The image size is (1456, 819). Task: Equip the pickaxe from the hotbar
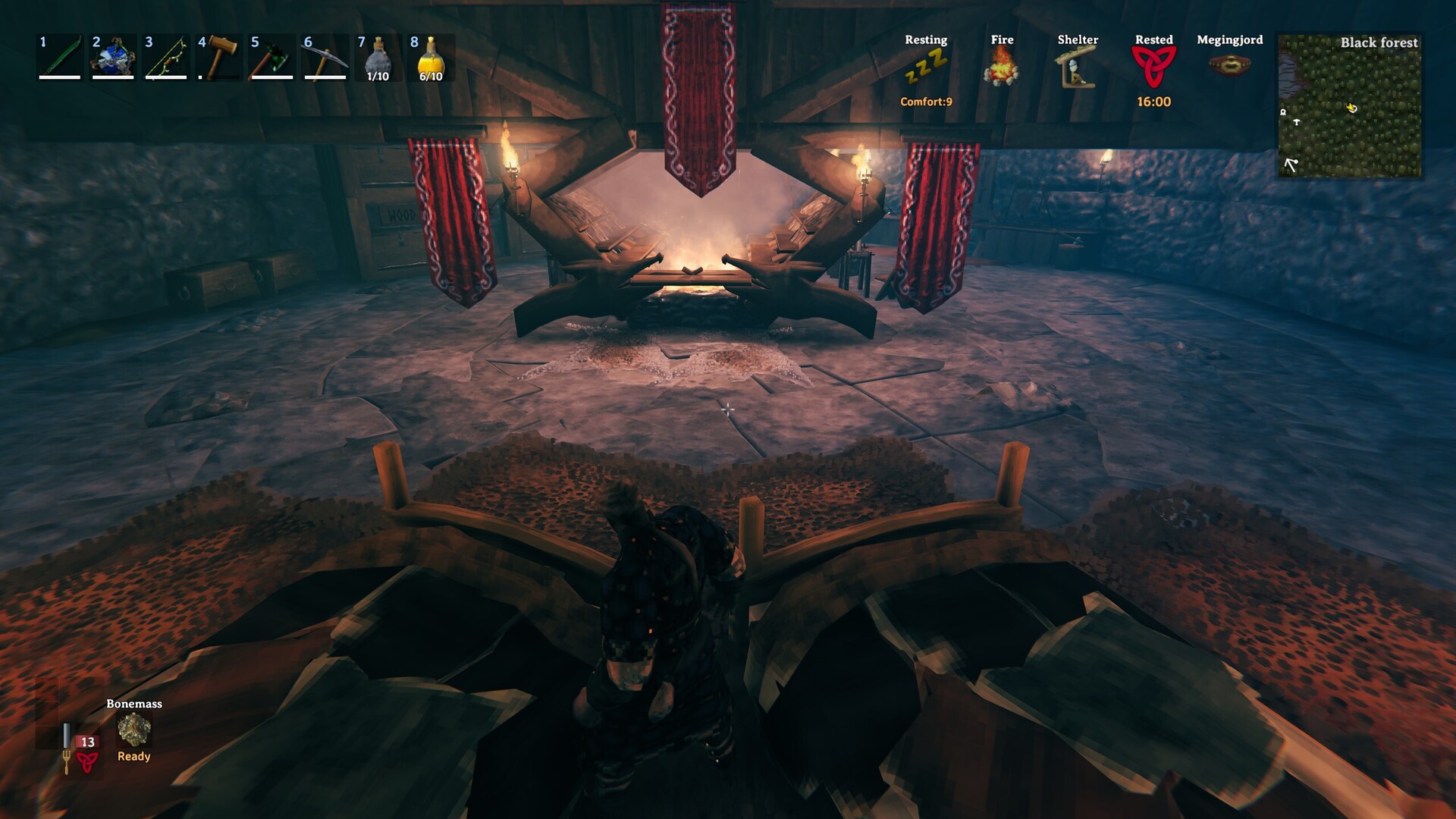coord(325,57)
